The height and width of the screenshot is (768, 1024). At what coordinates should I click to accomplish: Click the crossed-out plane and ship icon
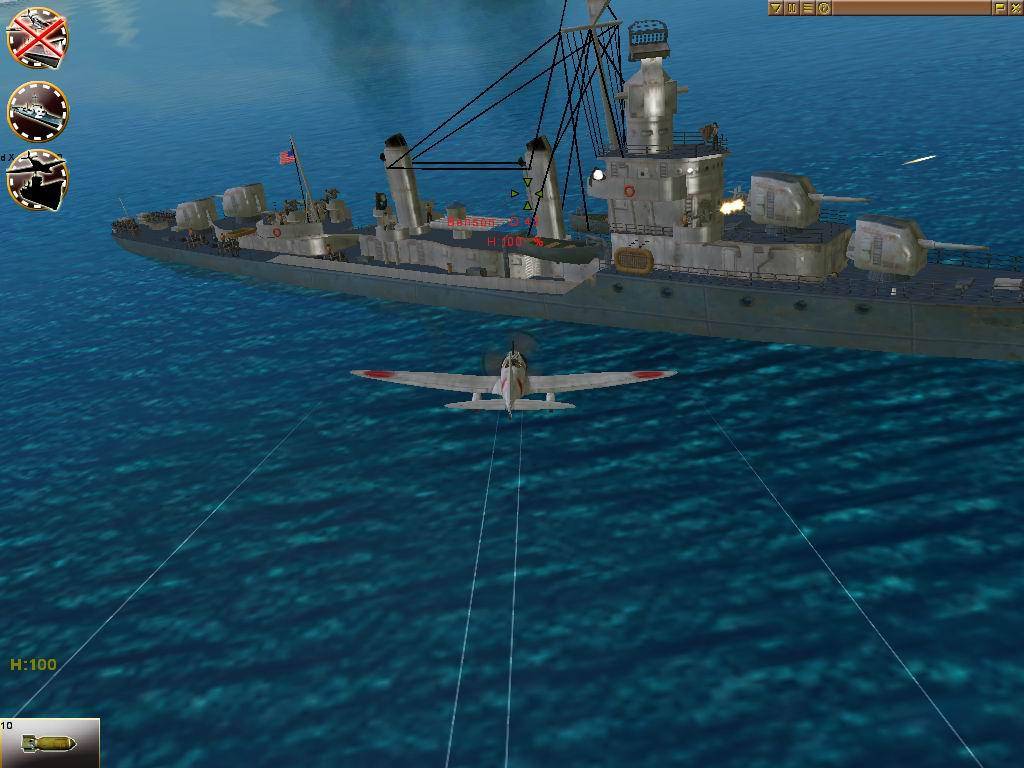[37, 37]
